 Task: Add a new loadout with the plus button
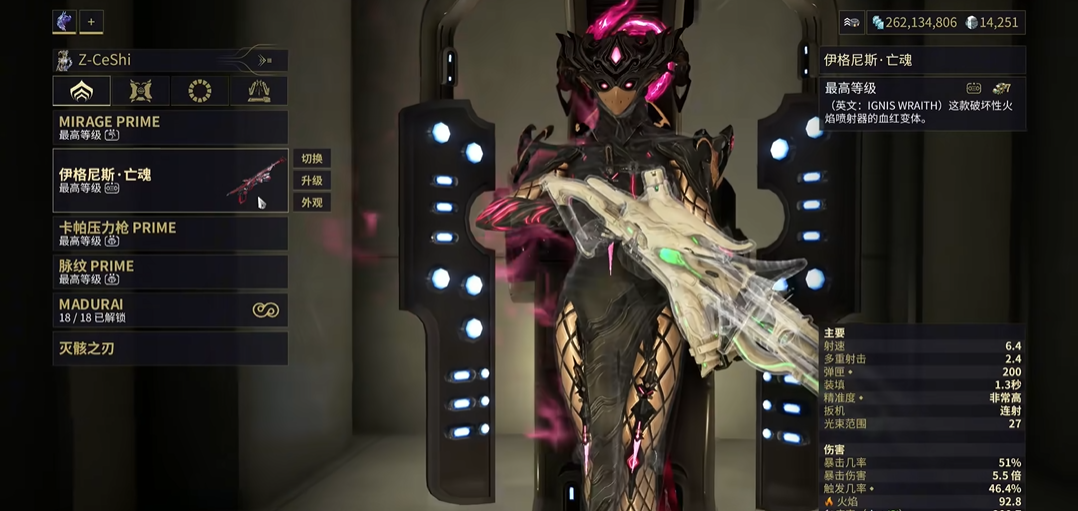pyautogui.click(x=91, y=21)
